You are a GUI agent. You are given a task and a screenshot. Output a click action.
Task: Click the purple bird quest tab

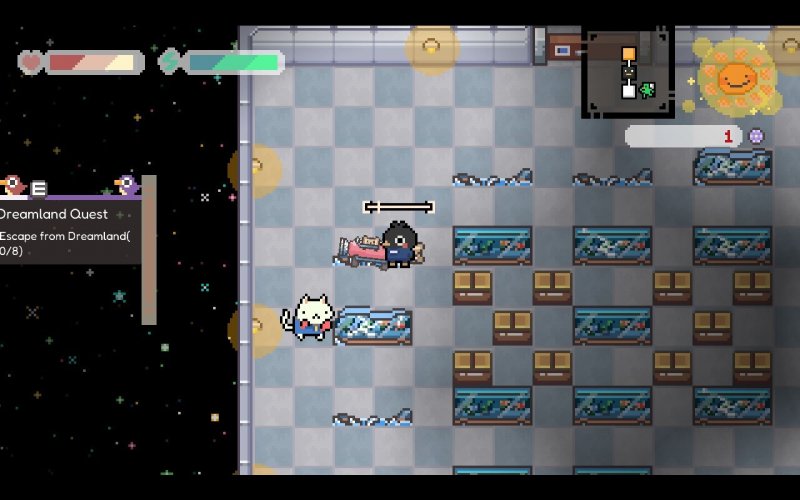pos(127,185)
